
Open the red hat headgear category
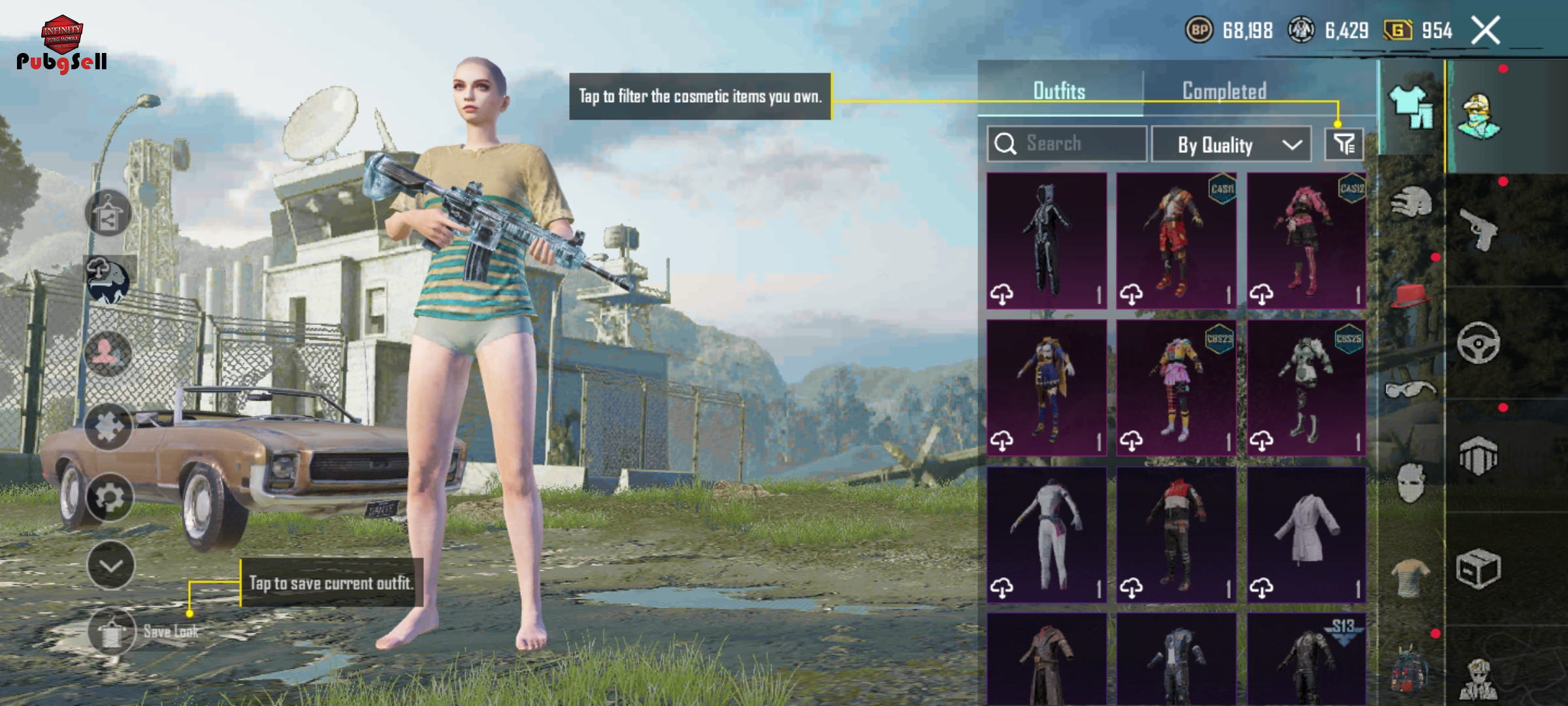click(x=1411, y=295)
